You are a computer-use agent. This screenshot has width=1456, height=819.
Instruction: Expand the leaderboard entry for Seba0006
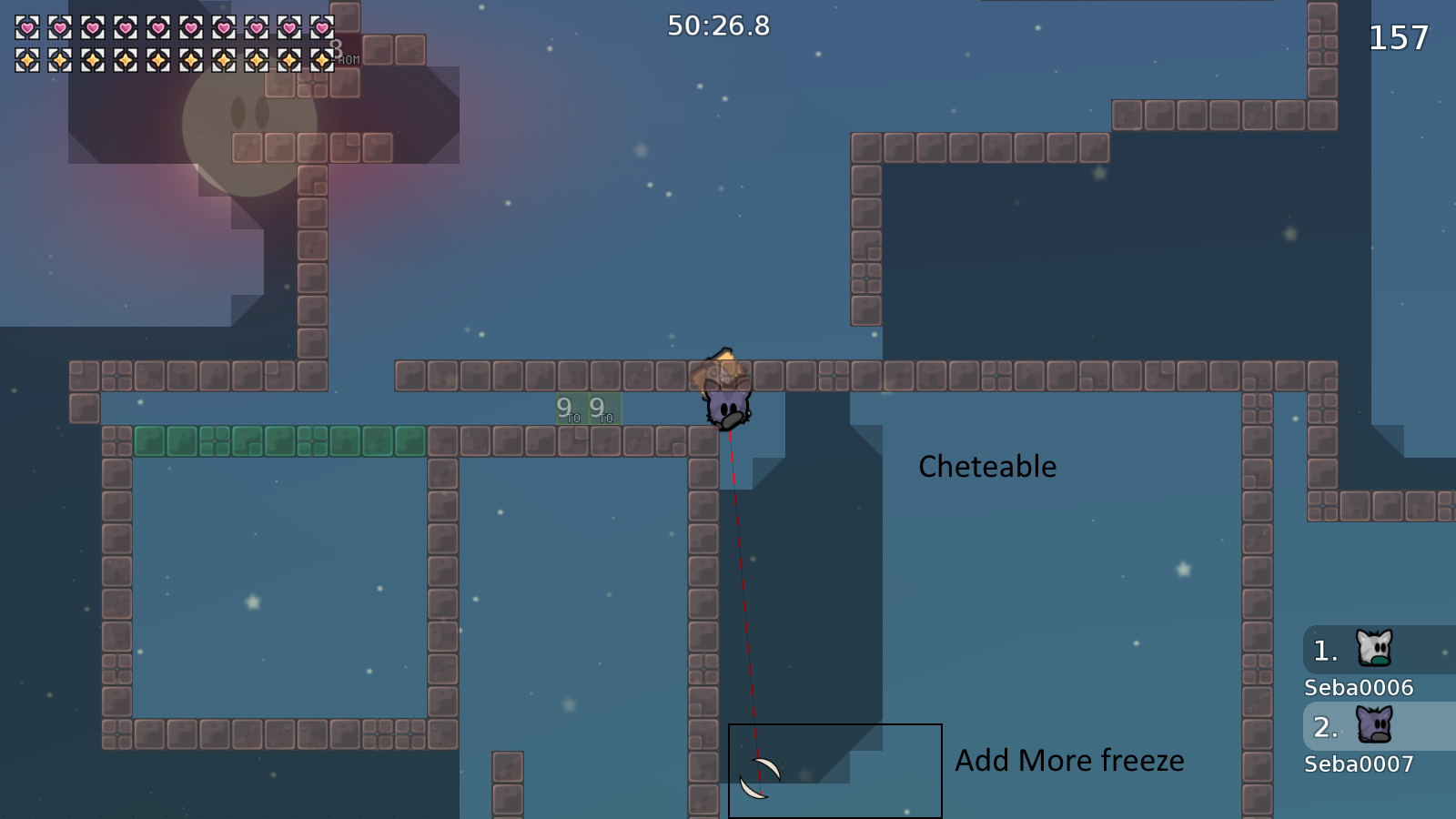tap(1357, 688)
